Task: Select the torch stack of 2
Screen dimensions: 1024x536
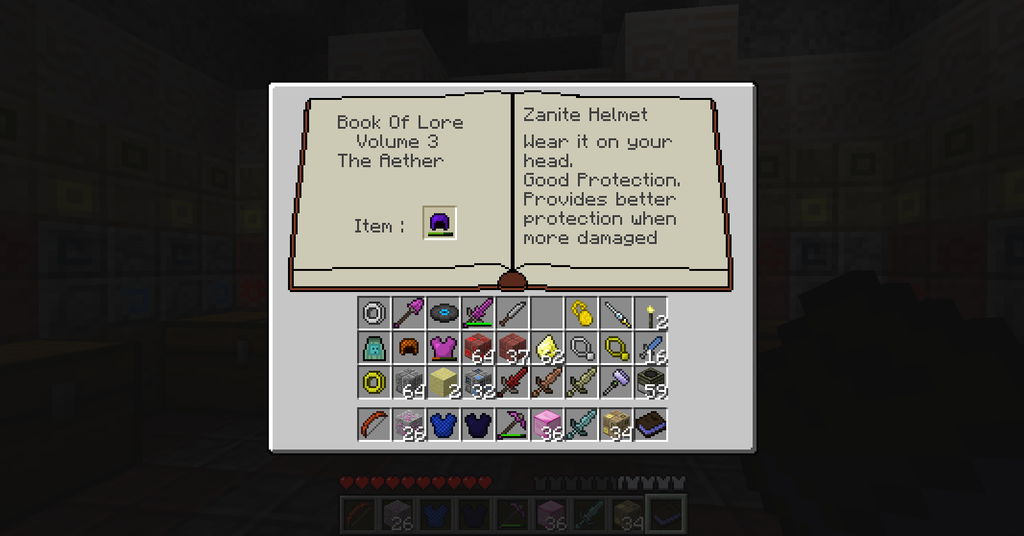Action: pyautogui.click(x=651, y=314)
